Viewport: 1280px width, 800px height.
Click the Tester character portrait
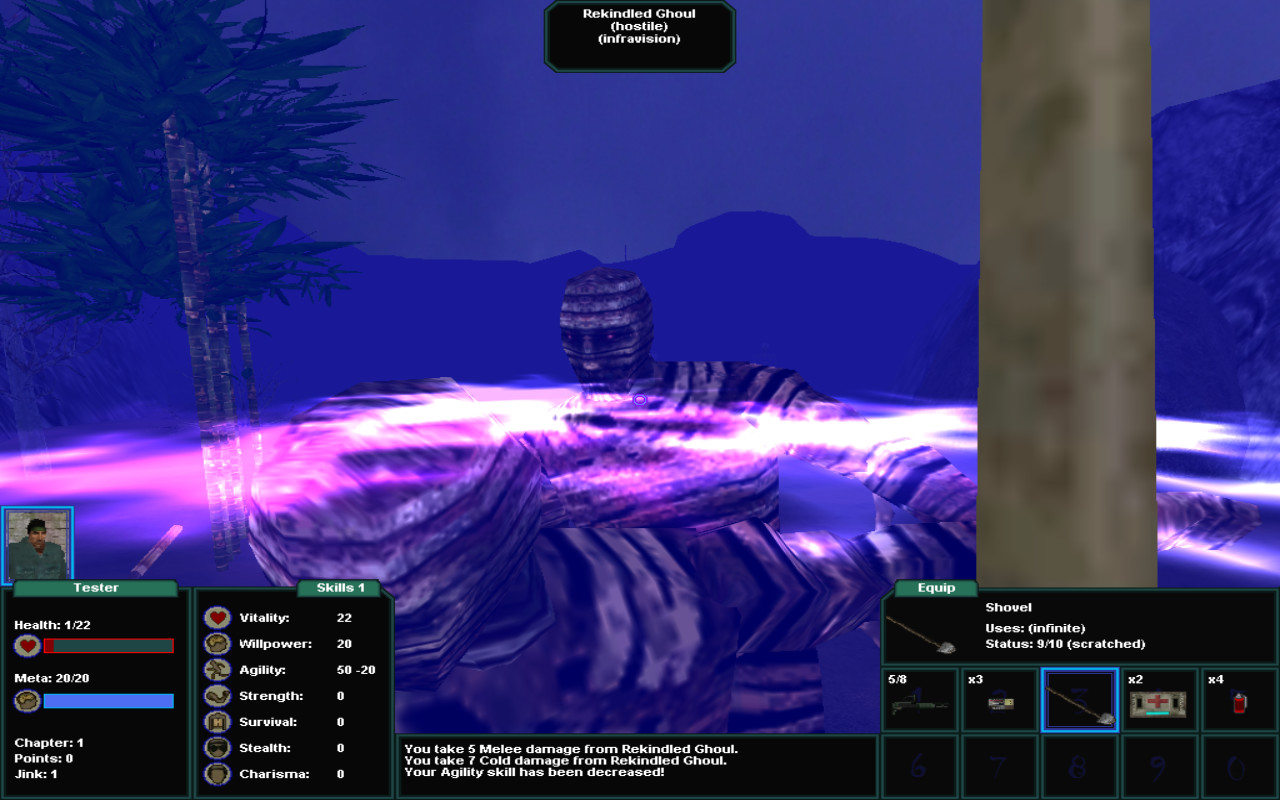point(39,542)
